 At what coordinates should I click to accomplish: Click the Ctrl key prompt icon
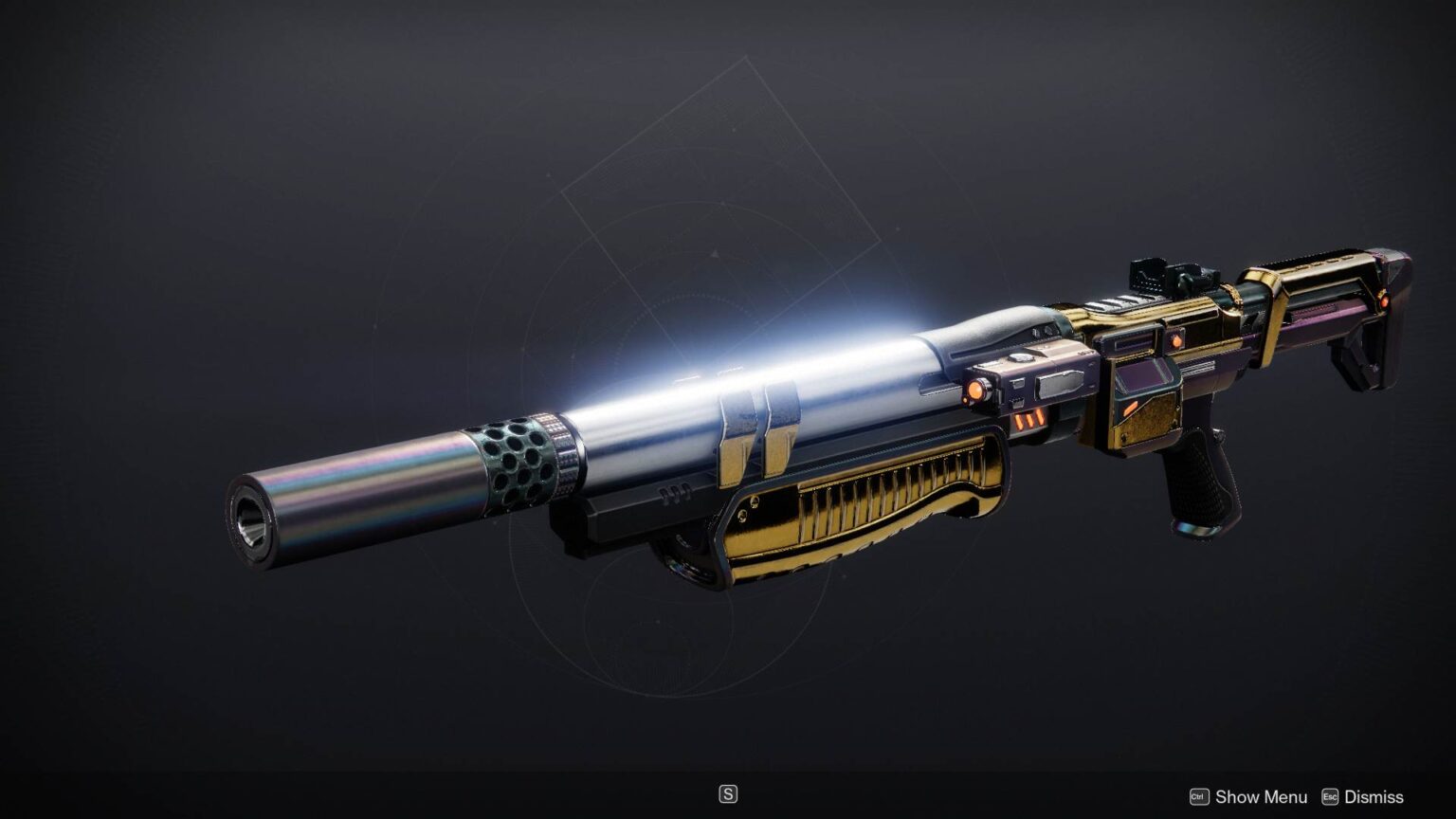pos(1200,797)
